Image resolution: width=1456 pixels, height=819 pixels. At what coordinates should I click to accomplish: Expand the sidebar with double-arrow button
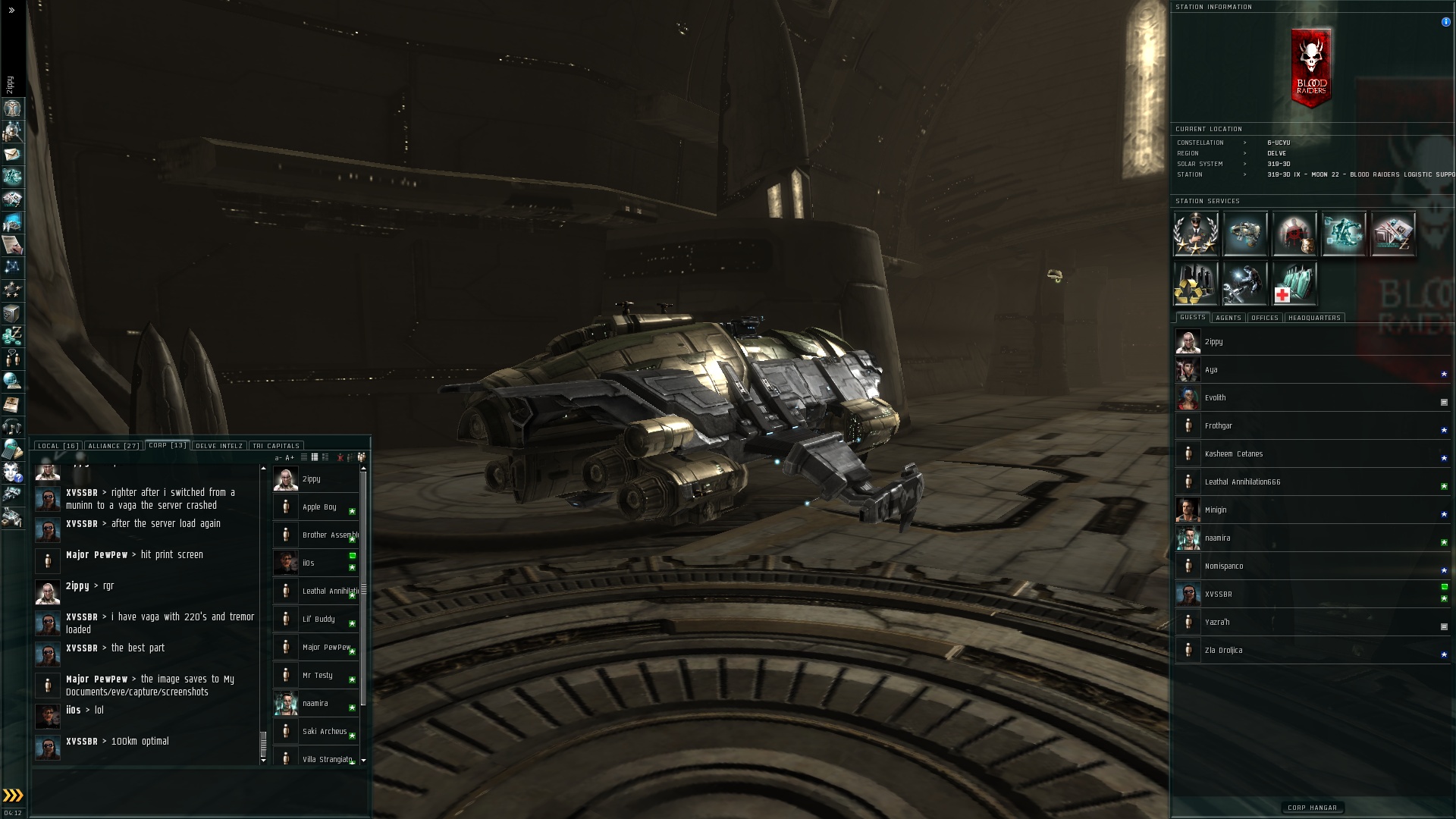(11, 11)
